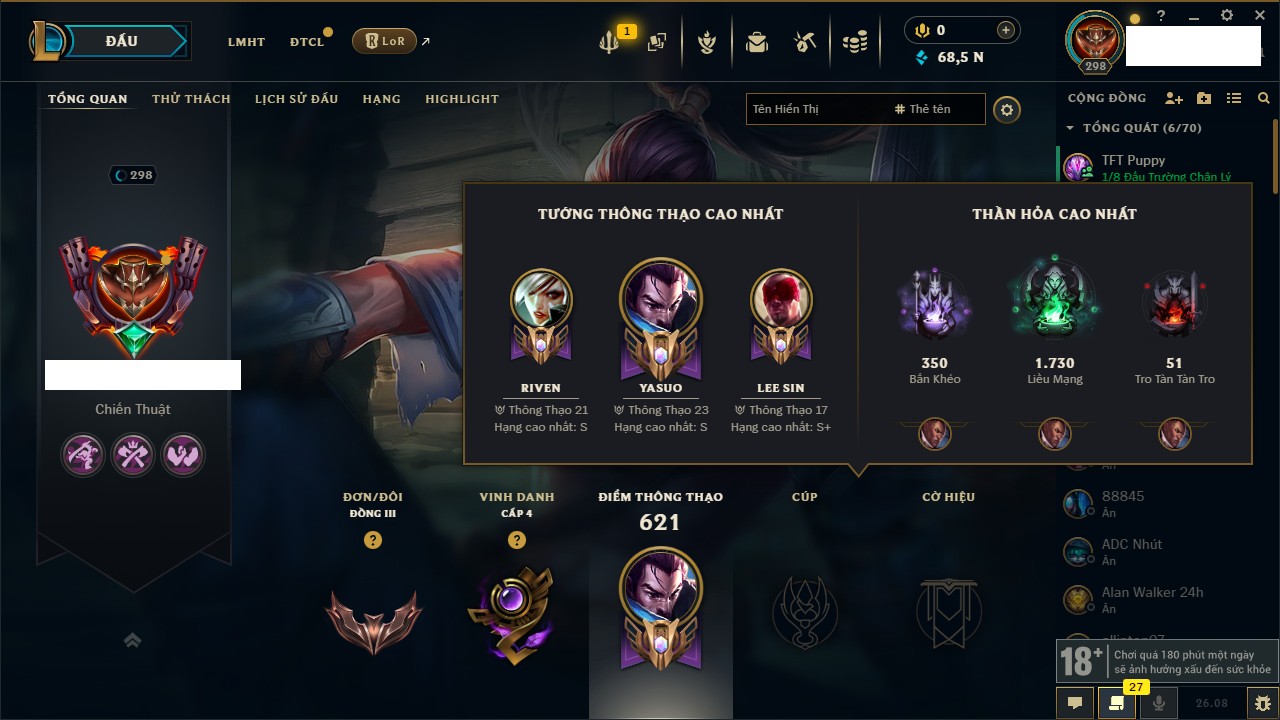
Task: Switch to the ĐTCL section
Action: pos(307,42)
